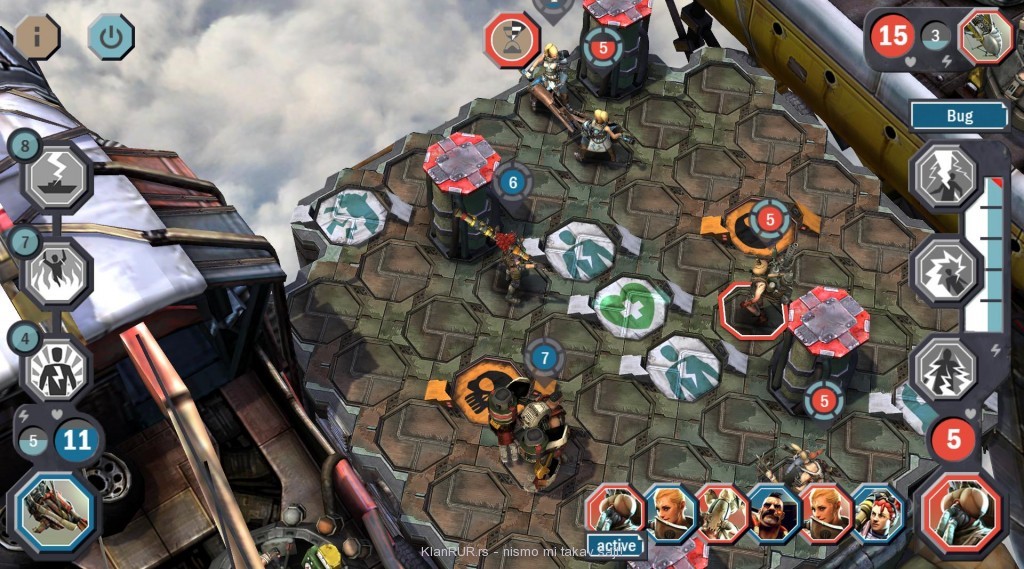
Task: Choose the green heart healing tile
Action: (x=632, y=303)
